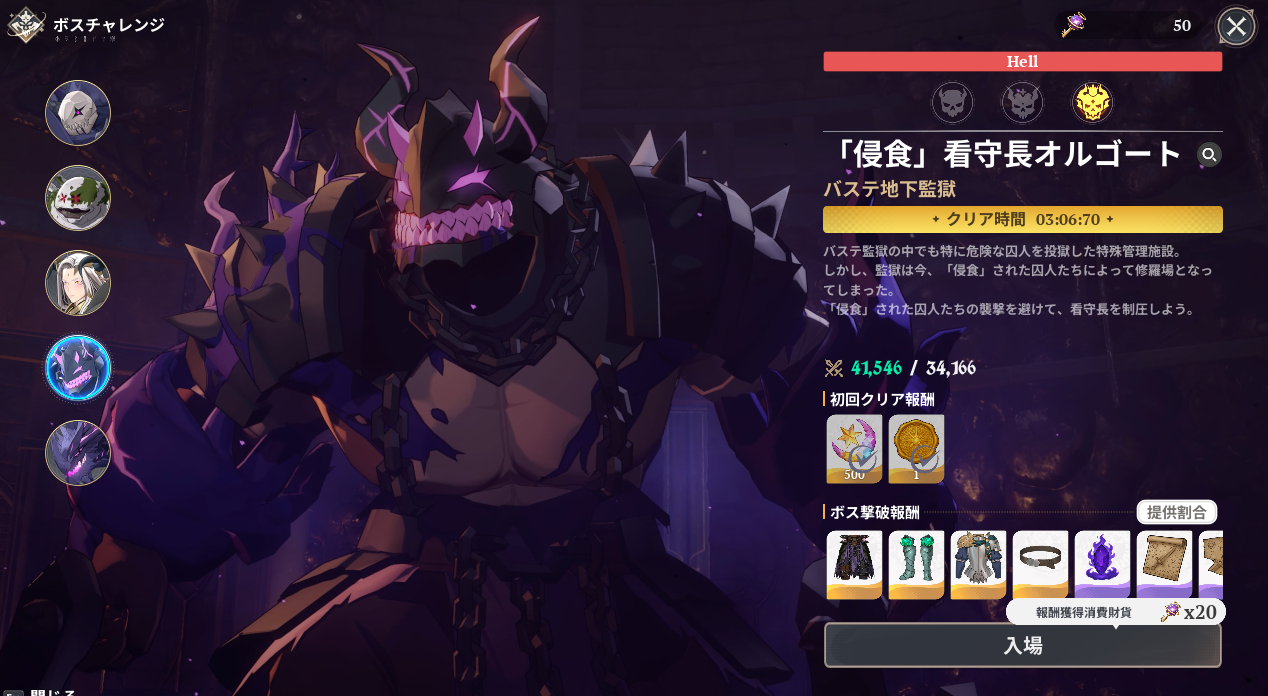This screenshot has height=696, width=1268.
Task: Open the magnifier boss details icon
Action: (x=1209, y=155)
